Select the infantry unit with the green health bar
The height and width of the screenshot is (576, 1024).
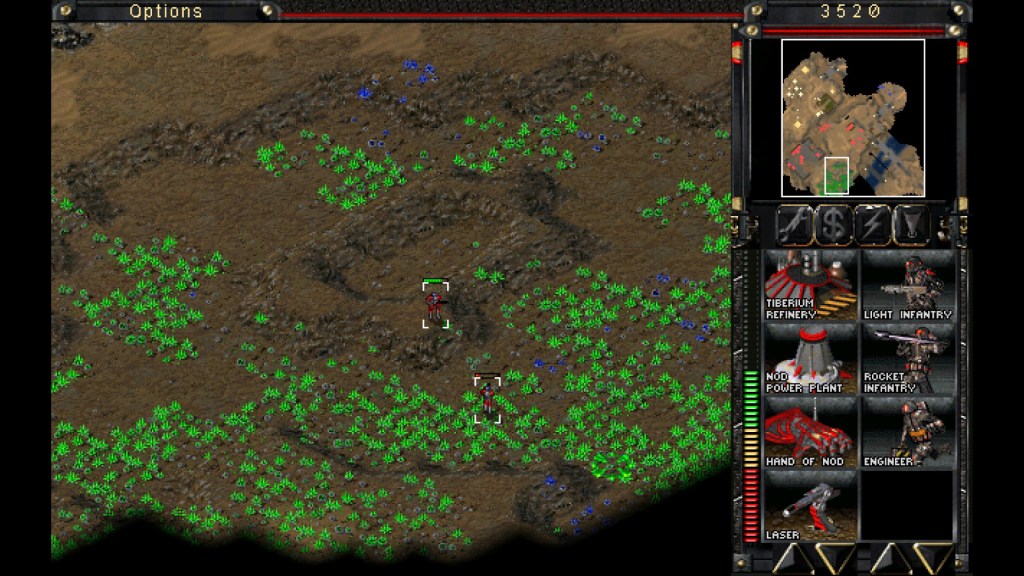(x=435, y=304)
